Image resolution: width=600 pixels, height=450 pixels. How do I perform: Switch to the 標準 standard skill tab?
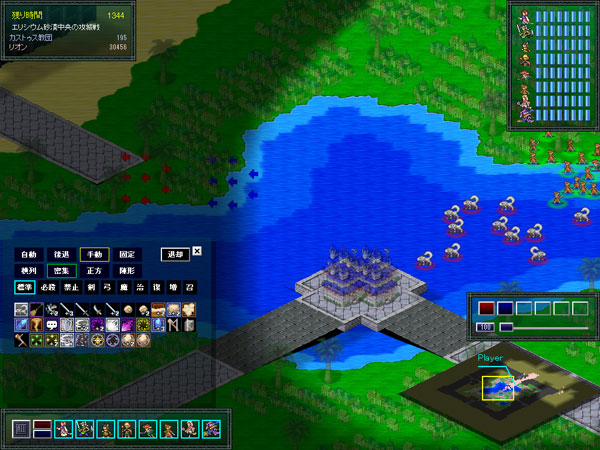pos(24,288)
